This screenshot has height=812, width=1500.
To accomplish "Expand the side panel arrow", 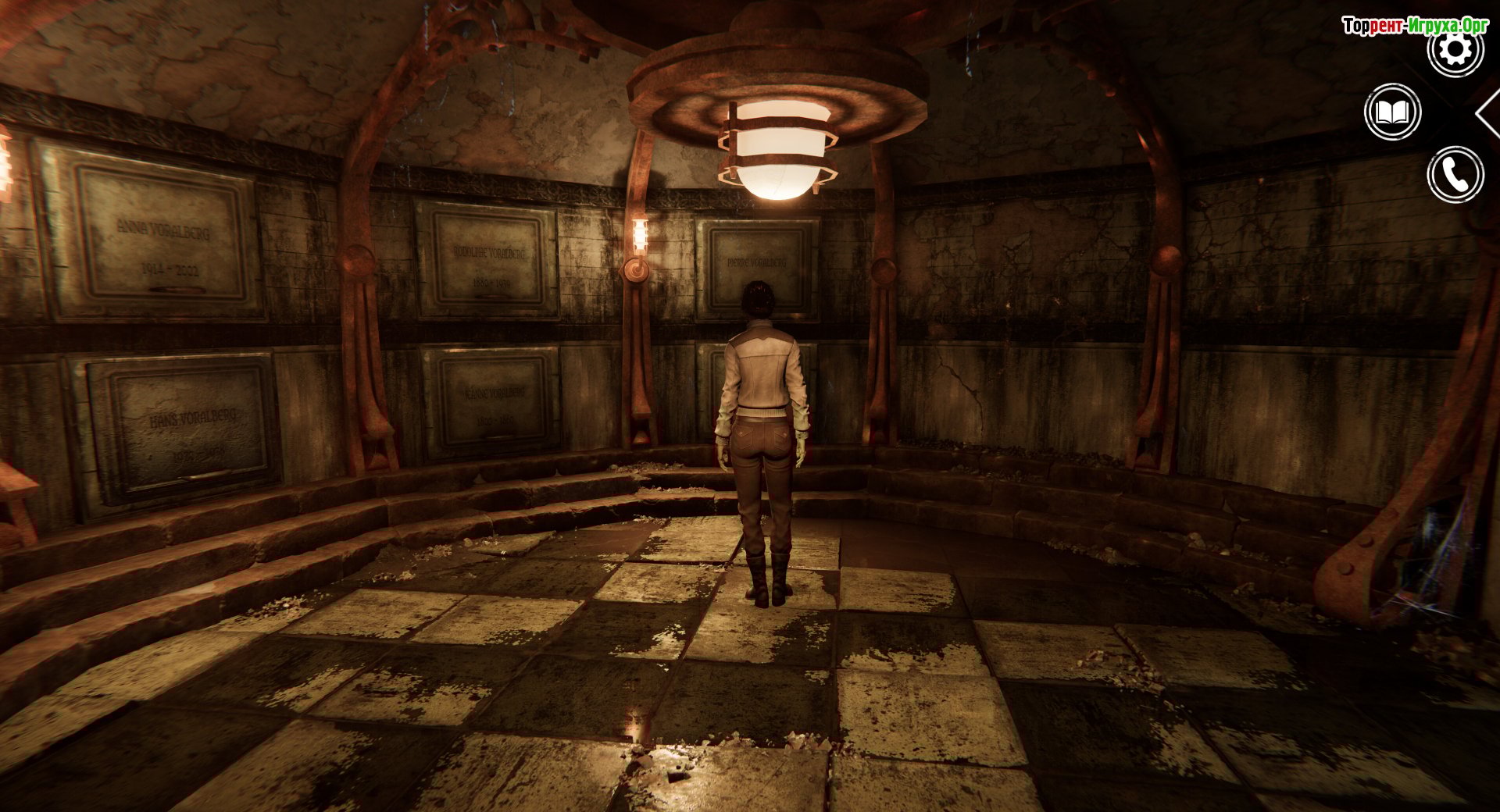I will (1488, 114).
